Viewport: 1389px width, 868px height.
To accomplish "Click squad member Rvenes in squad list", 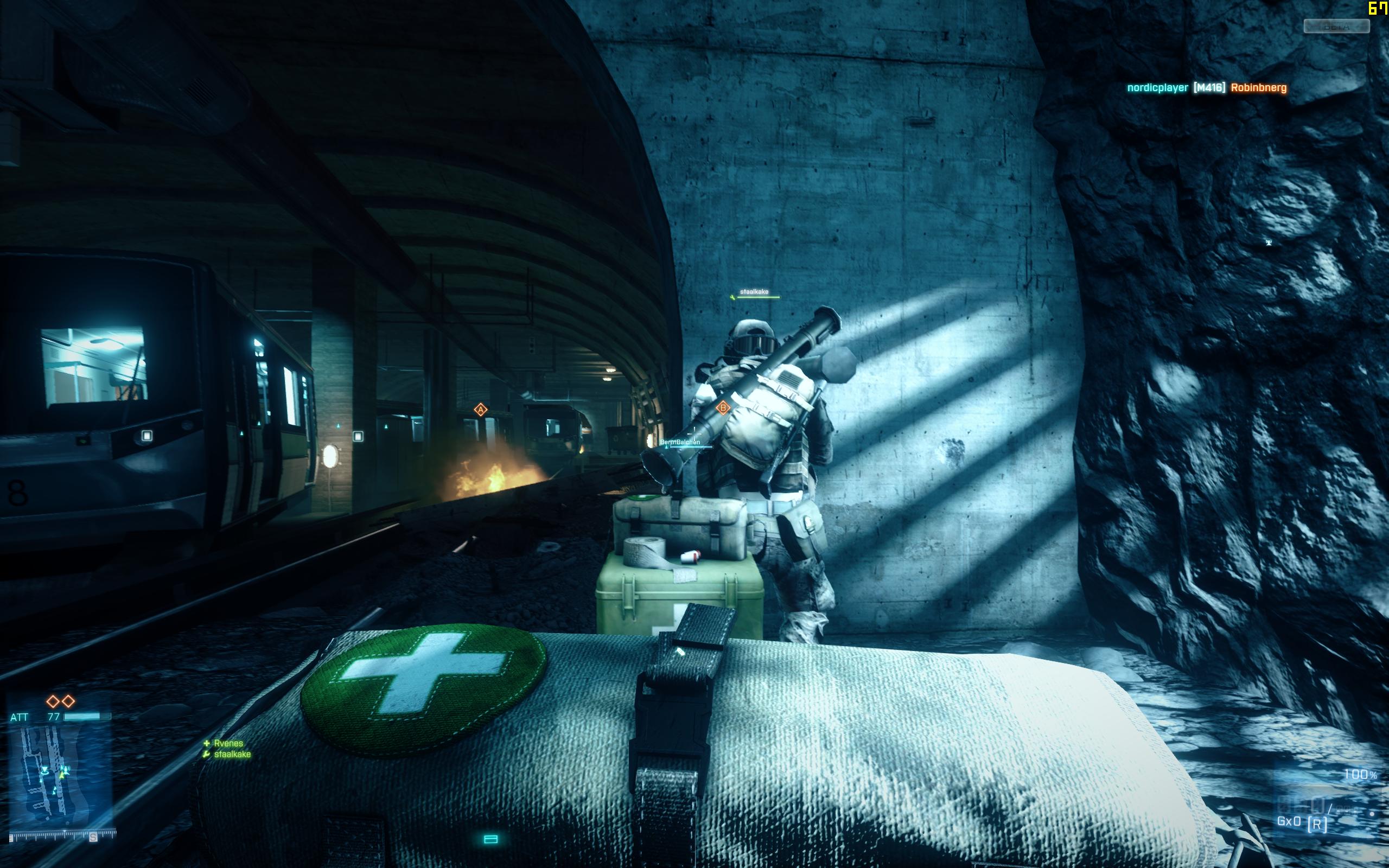I will [x=228, y=743].
